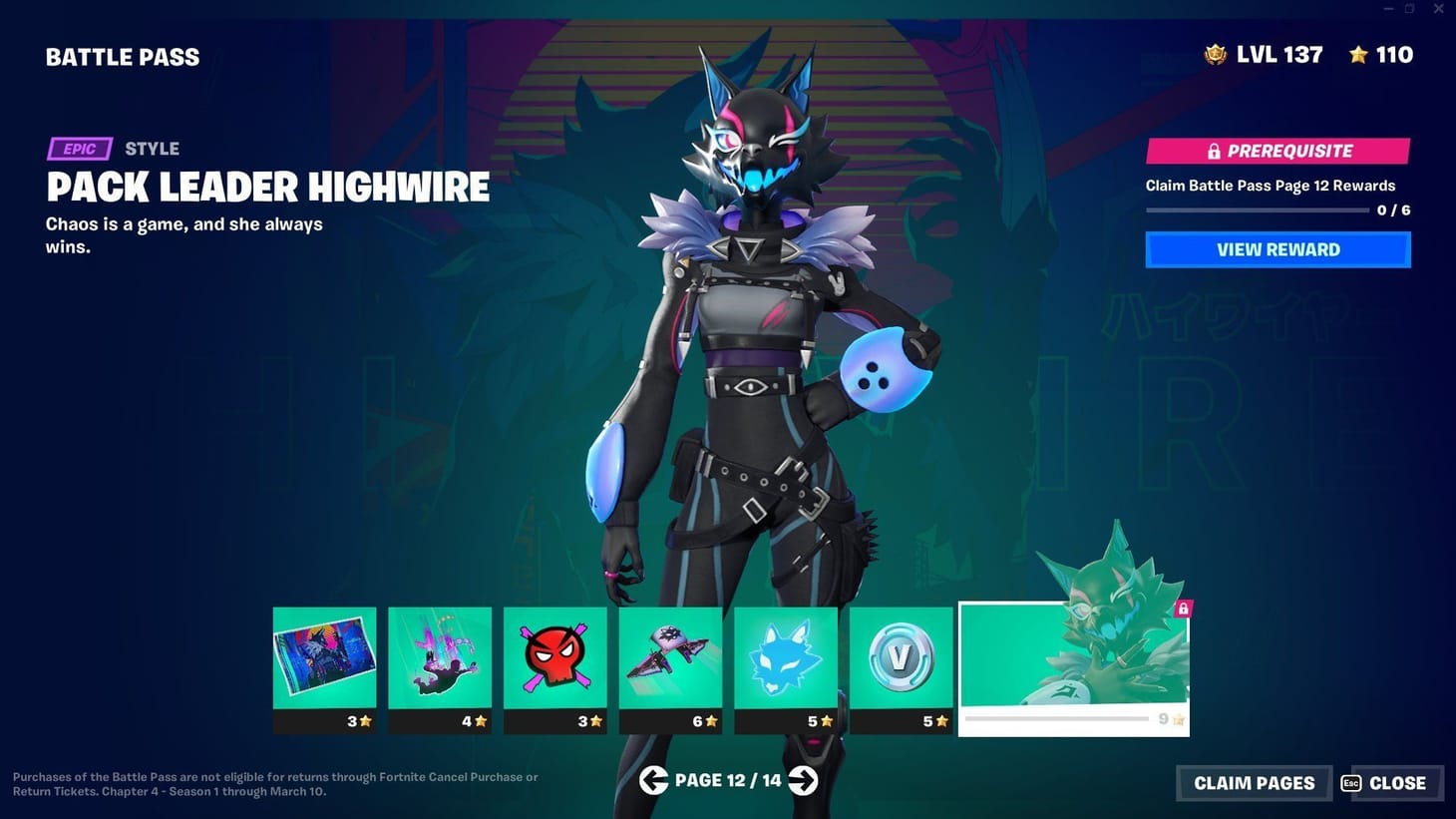Select the V-Bucks reward icon
The width and height of the screenshot is (1456, 819).
tap(901, 658)
